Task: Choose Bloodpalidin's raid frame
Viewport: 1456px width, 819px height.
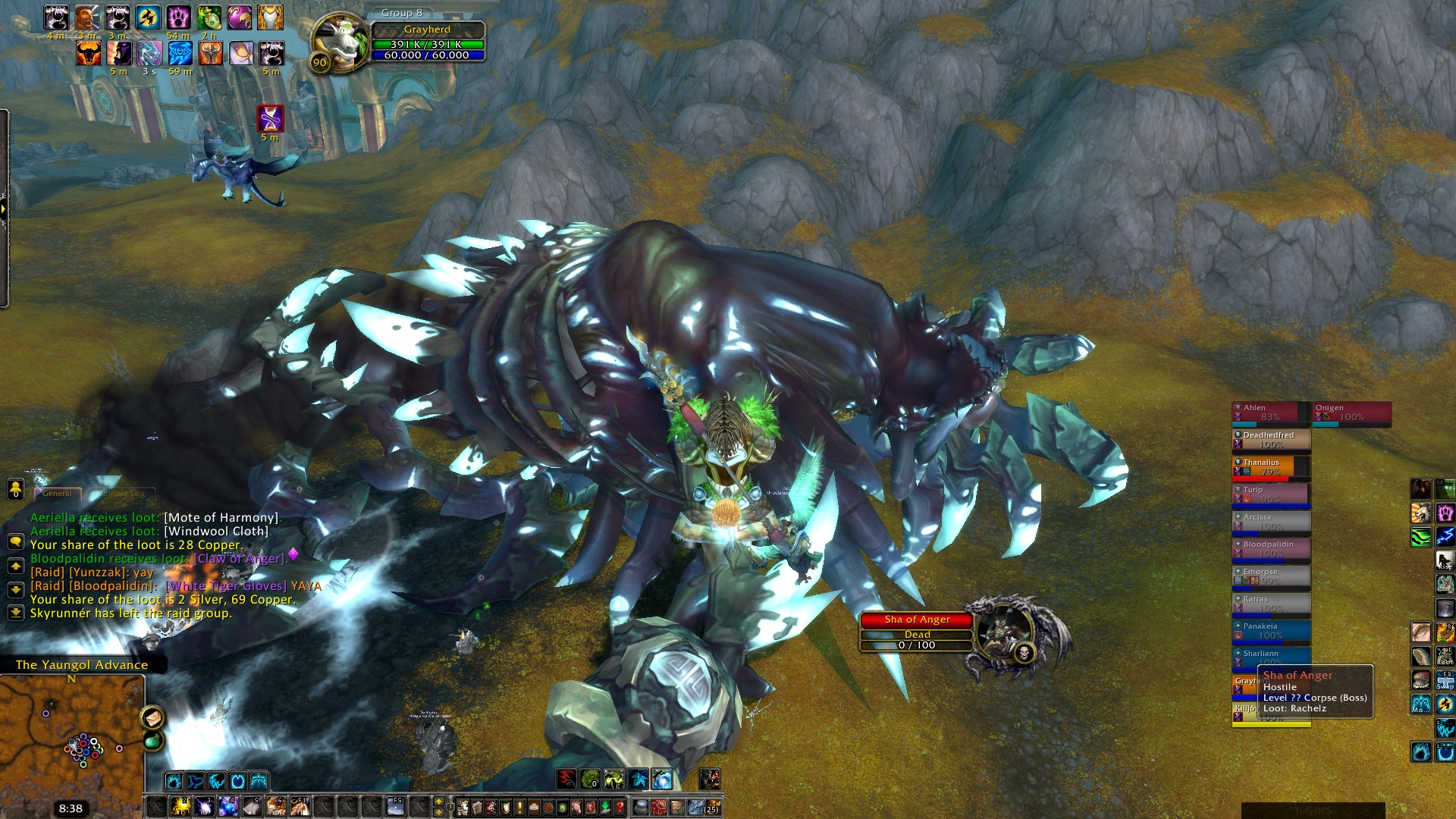Action: point(1270,549)
